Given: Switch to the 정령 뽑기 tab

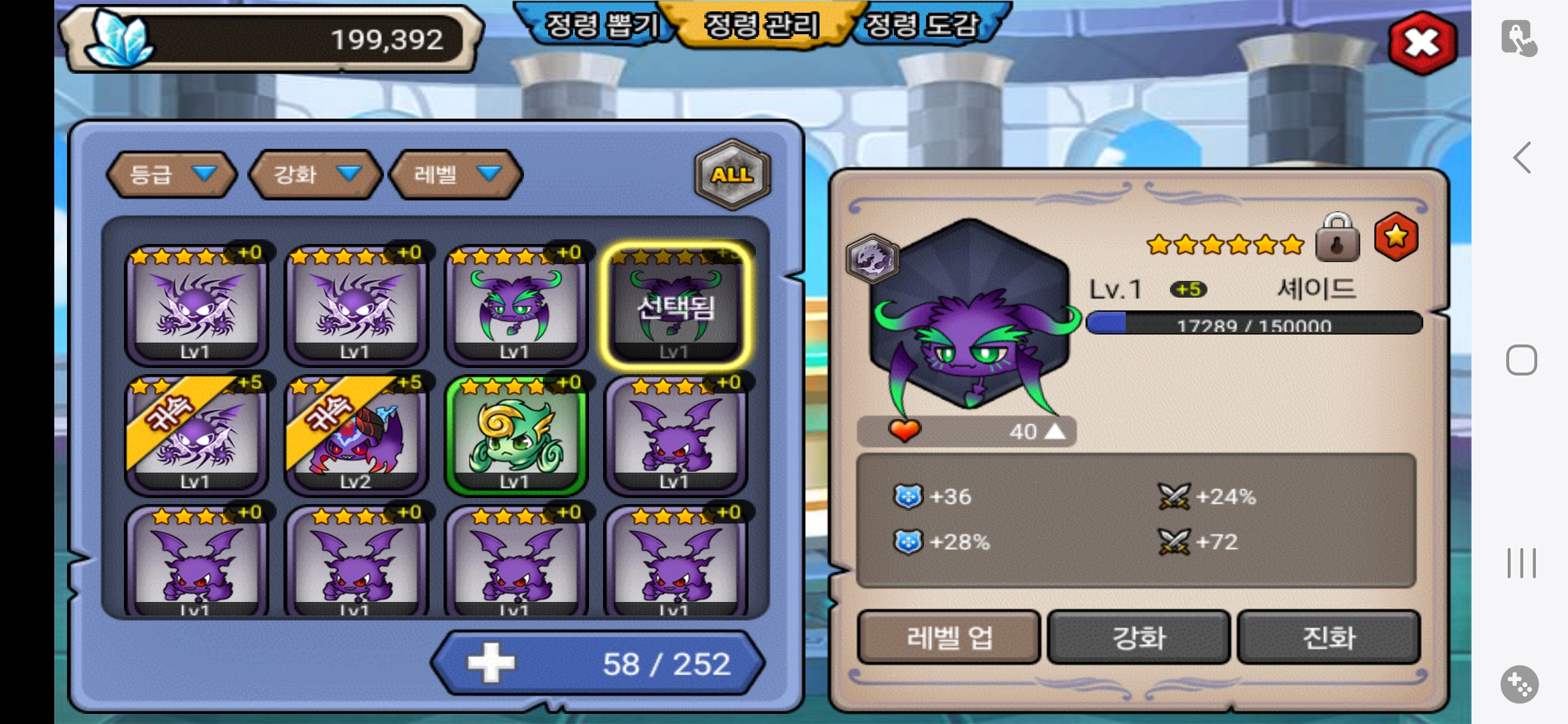Looking at the screenshot, I should point(601,25).
